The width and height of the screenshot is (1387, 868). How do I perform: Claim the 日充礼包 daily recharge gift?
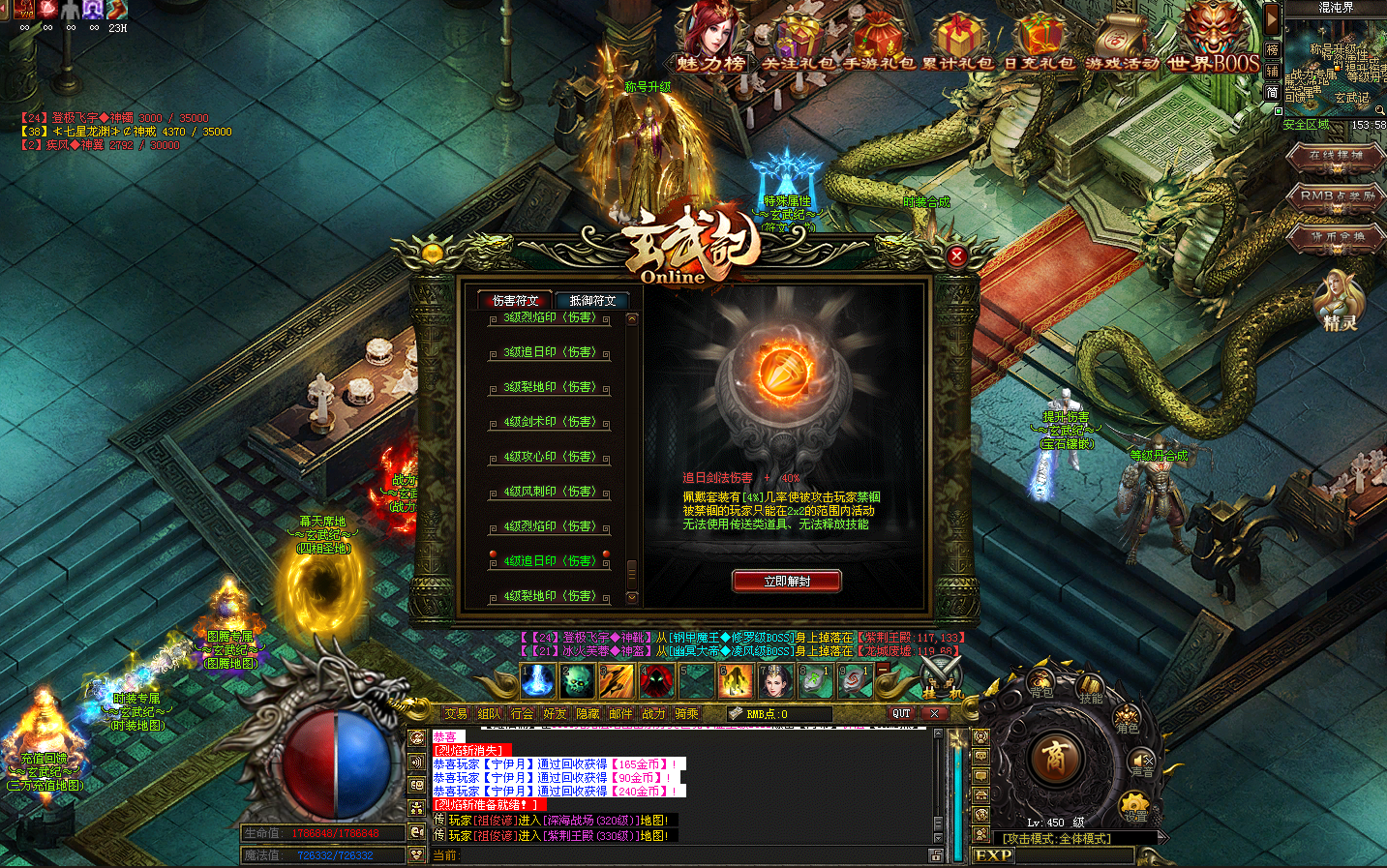[x=1039, y=44]
